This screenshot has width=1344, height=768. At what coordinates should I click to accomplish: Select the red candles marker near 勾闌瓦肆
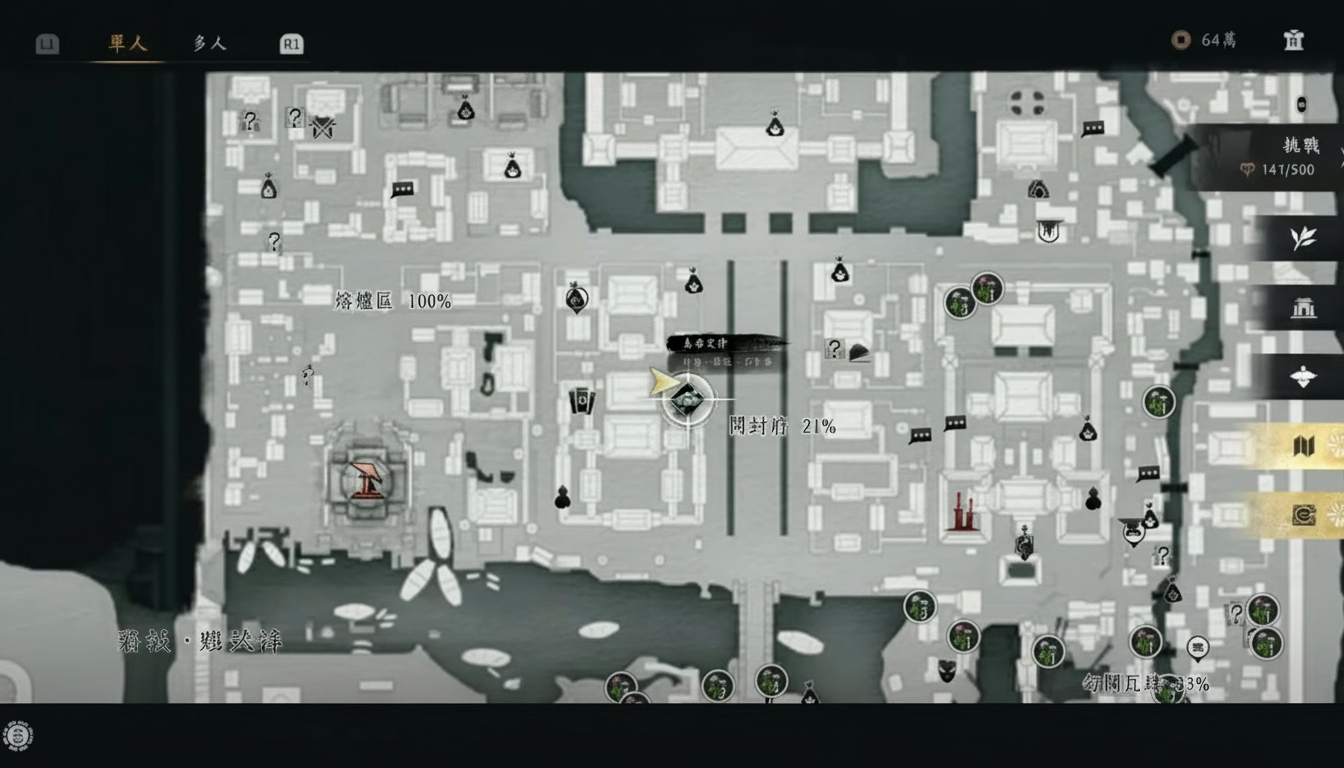964,513
